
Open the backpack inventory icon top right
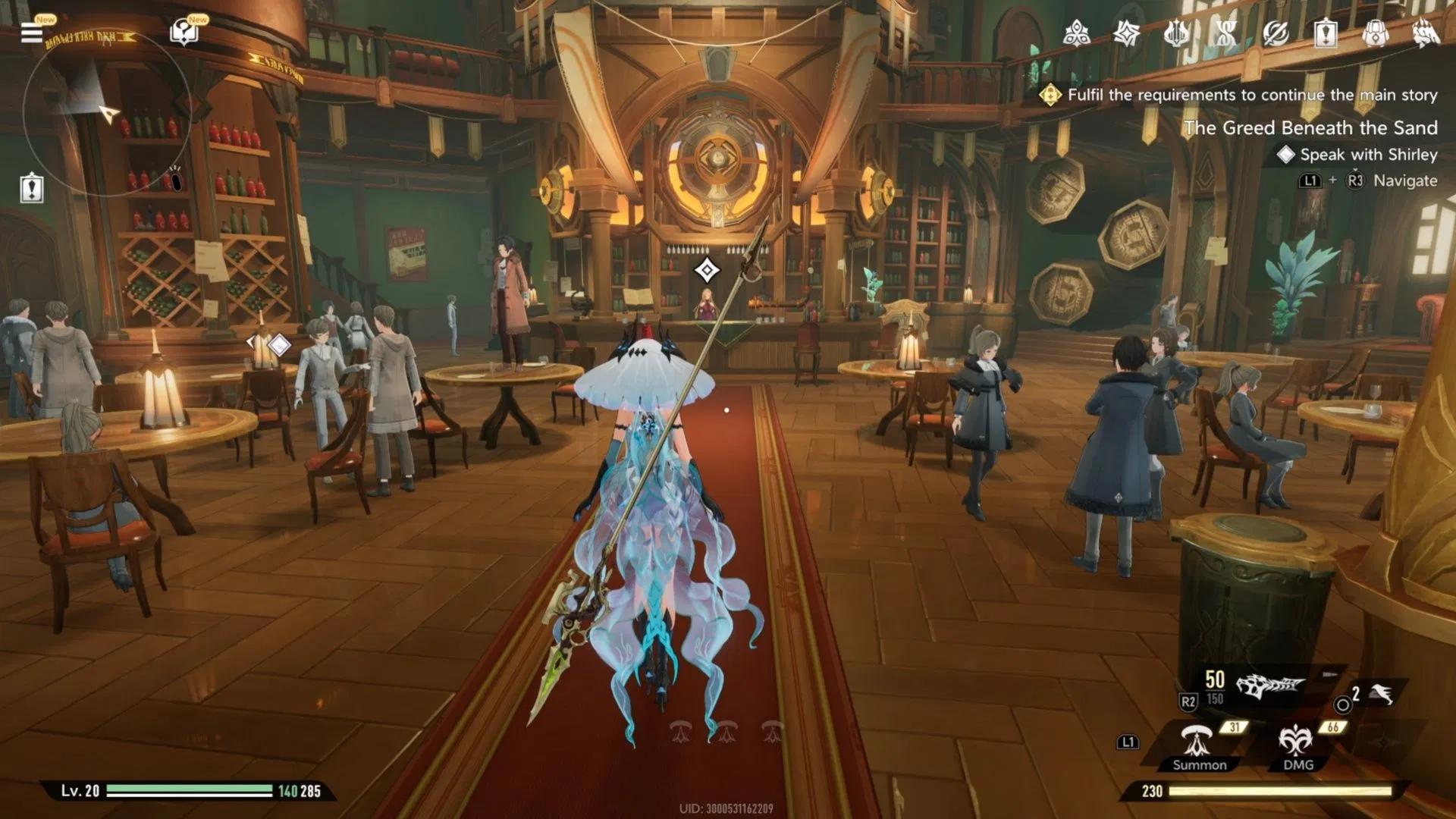(1376, 33)
